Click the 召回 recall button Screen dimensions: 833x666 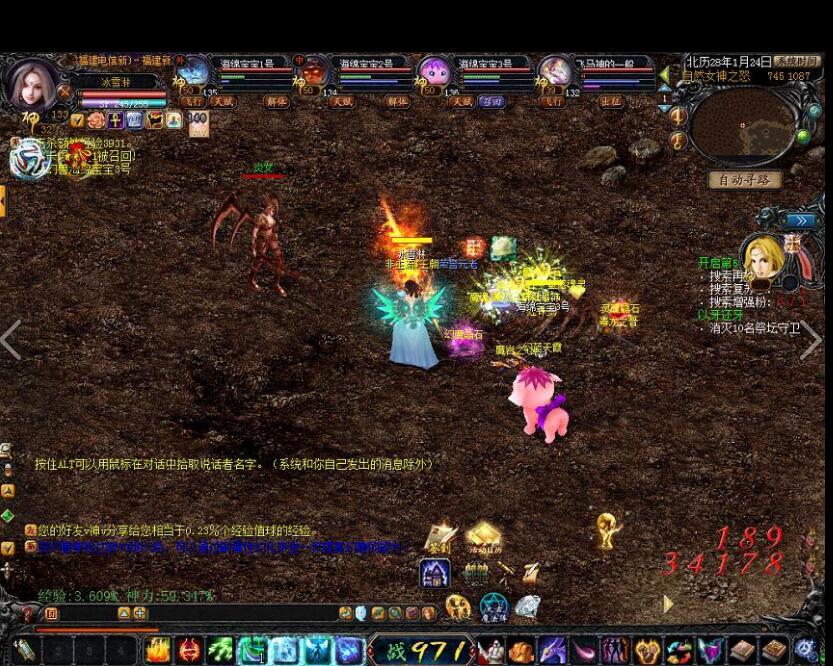click(x=491, y=102)
